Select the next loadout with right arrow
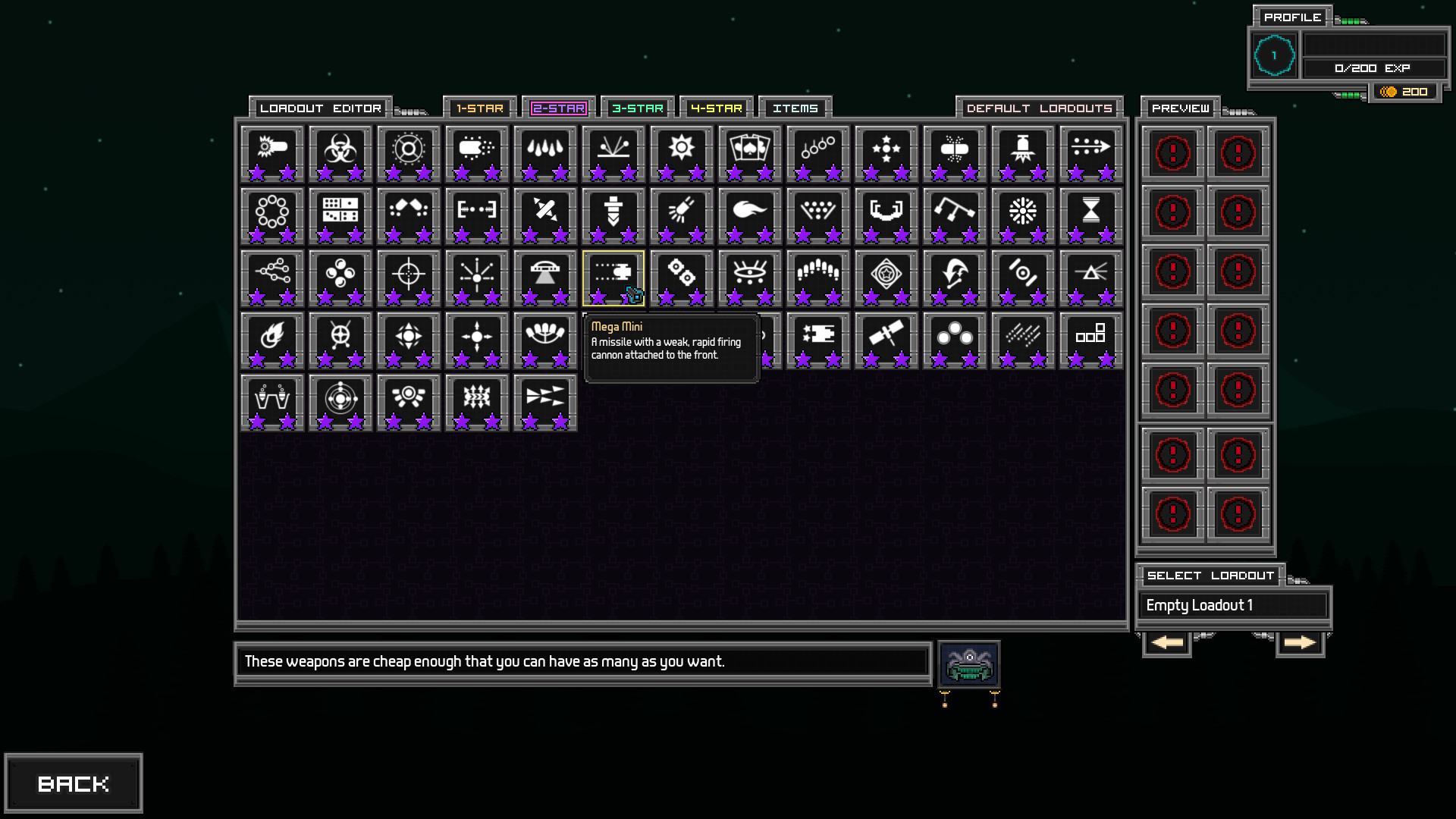 coord(1300,643)
